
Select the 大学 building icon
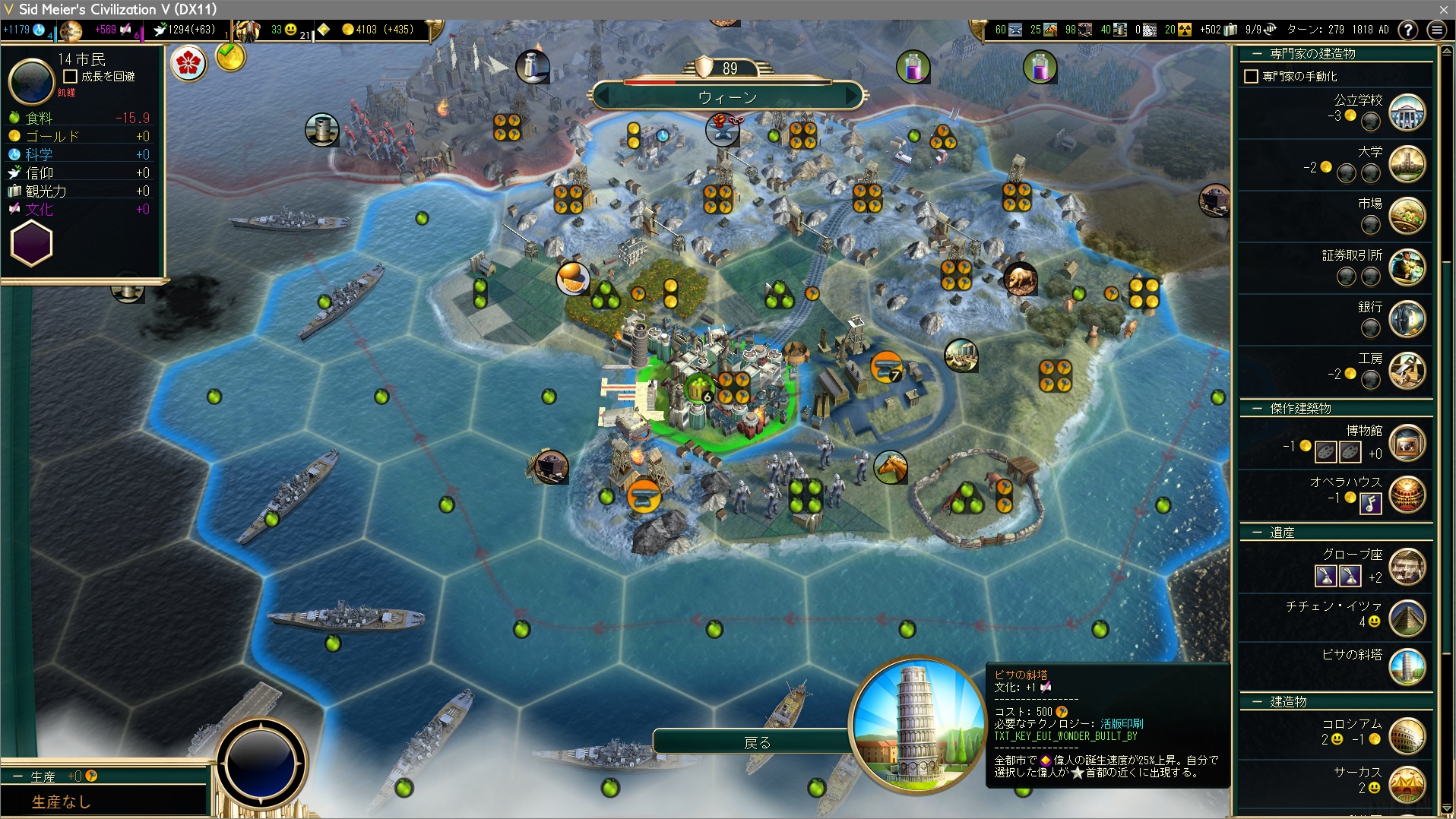pyautogui.click(x=1407, y=165)
